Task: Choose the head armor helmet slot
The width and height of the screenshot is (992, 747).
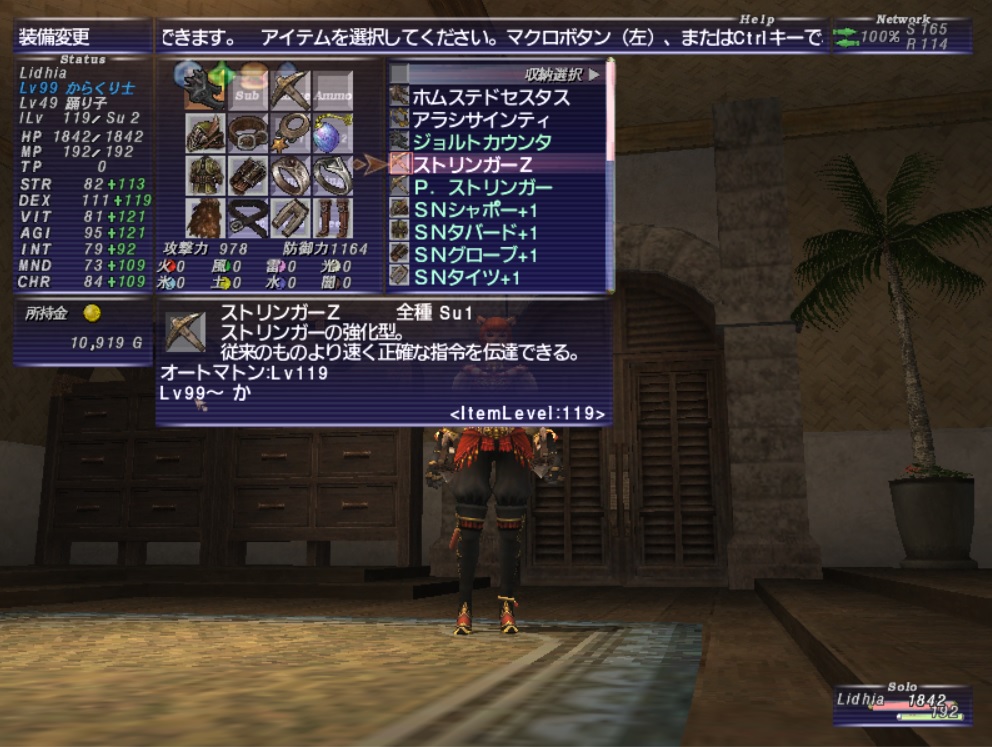Action: coord(204,133)
